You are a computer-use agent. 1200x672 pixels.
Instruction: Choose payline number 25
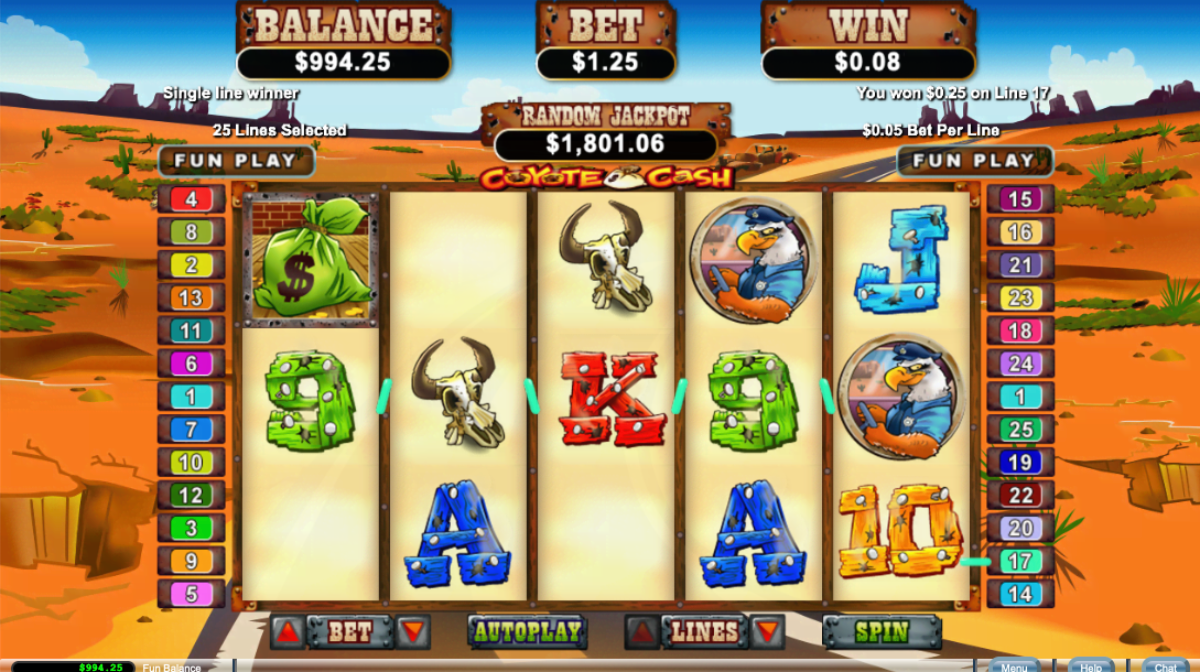[1020, 430]
